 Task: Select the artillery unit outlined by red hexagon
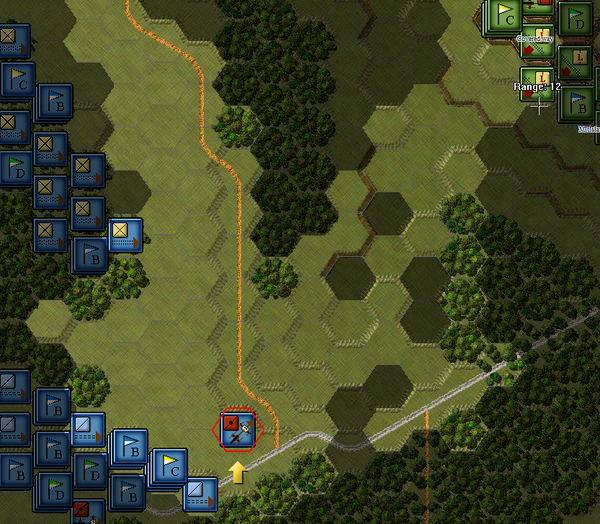click(x=238, y=431)
